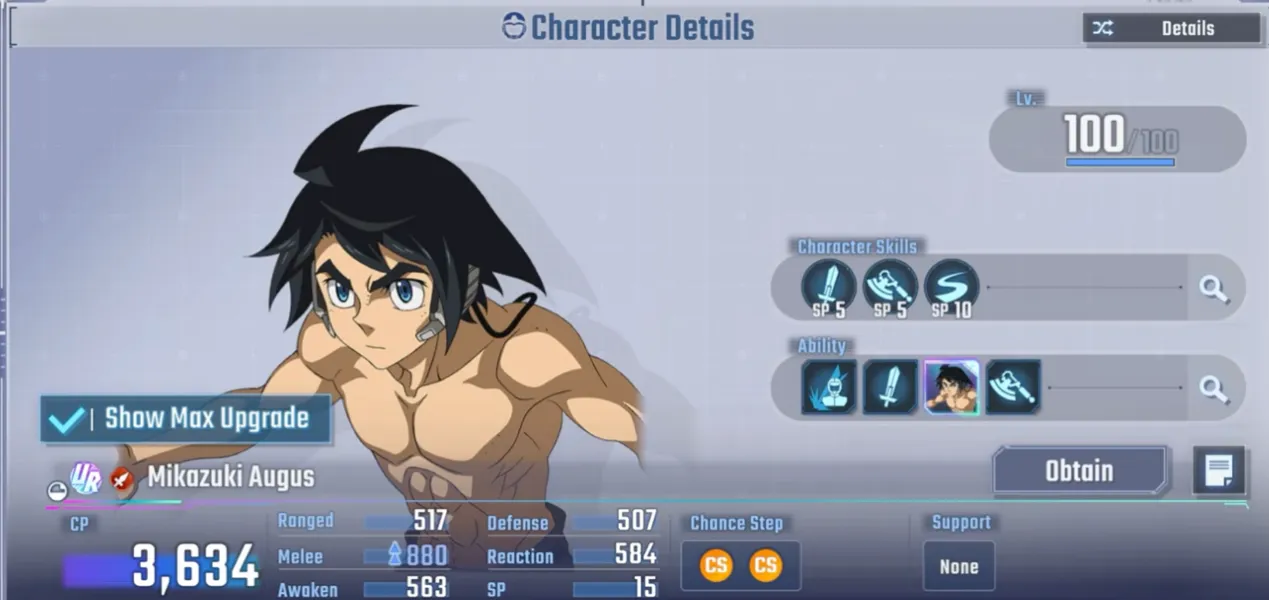This screenshot has width=1269, height=600.
Task: Inspect Character Skills with the magnifier
Action: (x=1213, y=289)
